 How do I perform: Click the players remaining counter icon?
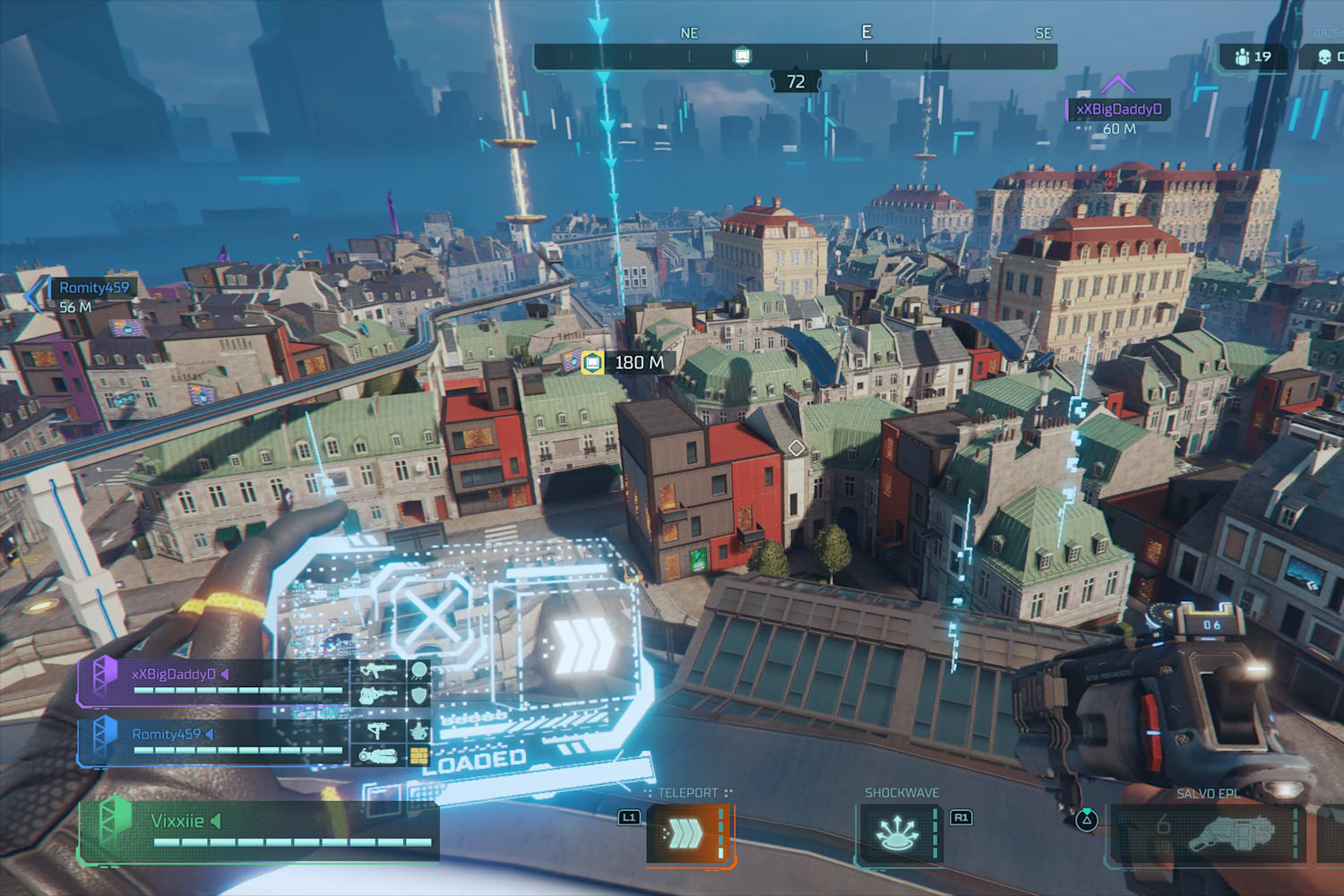(1242, 57)
